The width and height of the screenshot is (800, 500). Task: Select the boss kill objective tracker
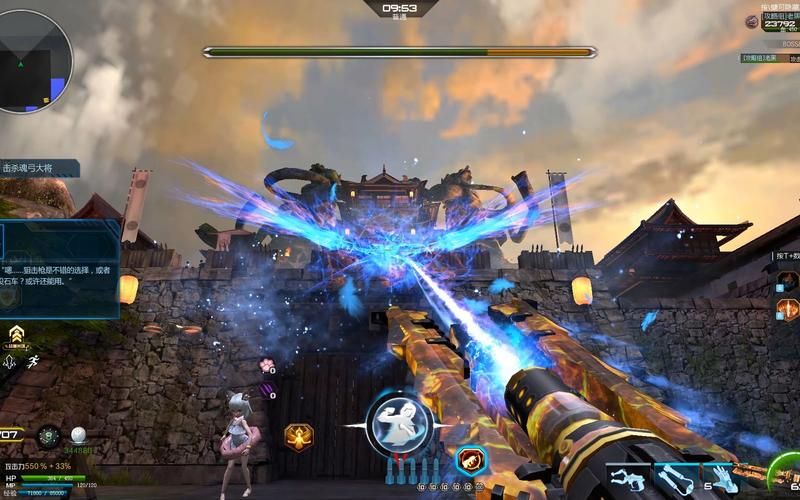tap(40, 169)
